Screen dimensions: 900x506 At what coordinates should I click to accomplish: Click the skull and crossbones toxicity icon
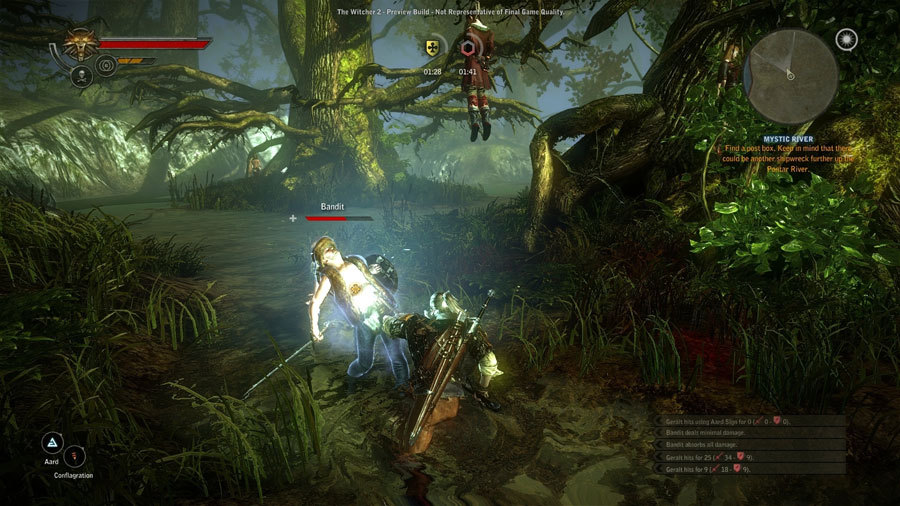[x=80, y=74]
